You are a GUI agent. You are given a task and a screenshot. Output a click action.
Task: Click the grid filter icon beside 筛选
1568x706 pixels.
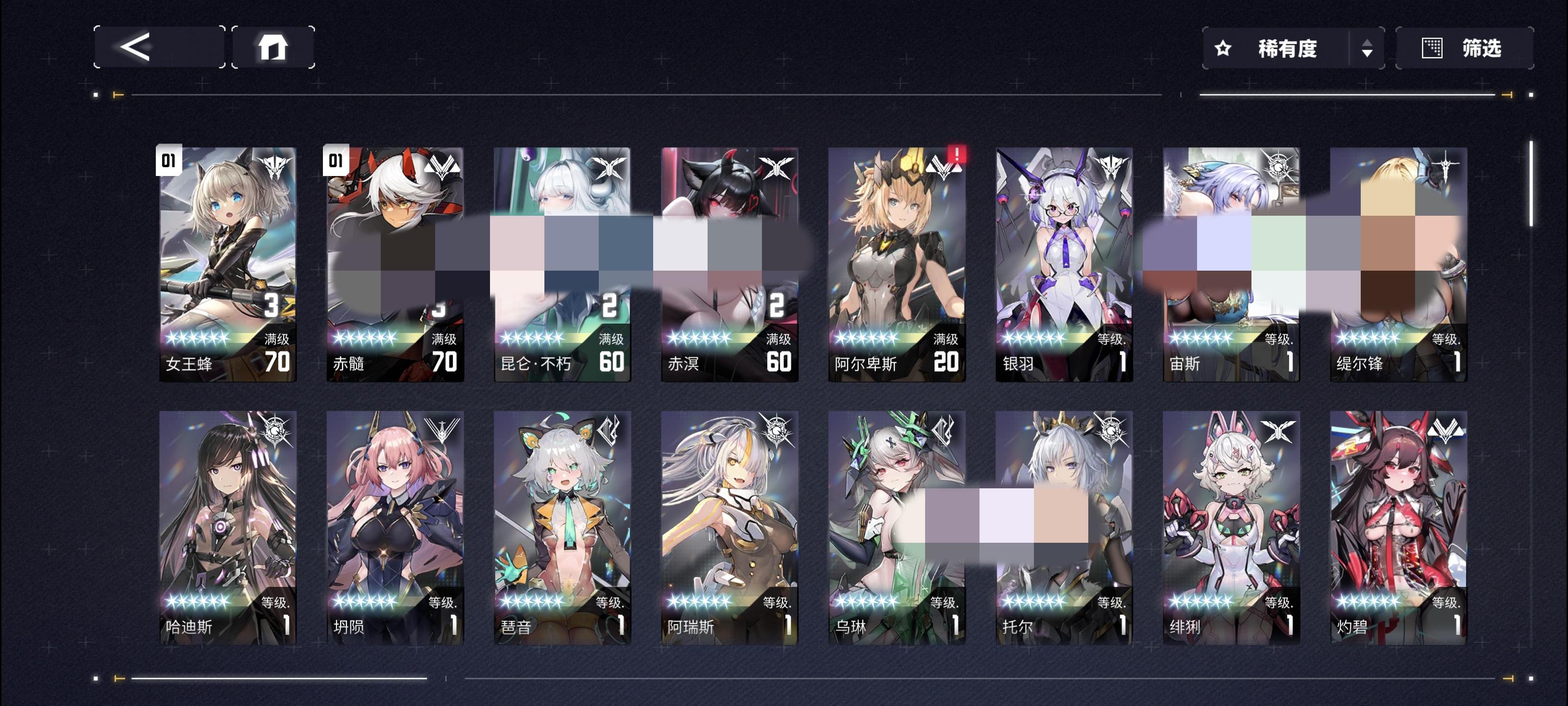point(1432,49)
